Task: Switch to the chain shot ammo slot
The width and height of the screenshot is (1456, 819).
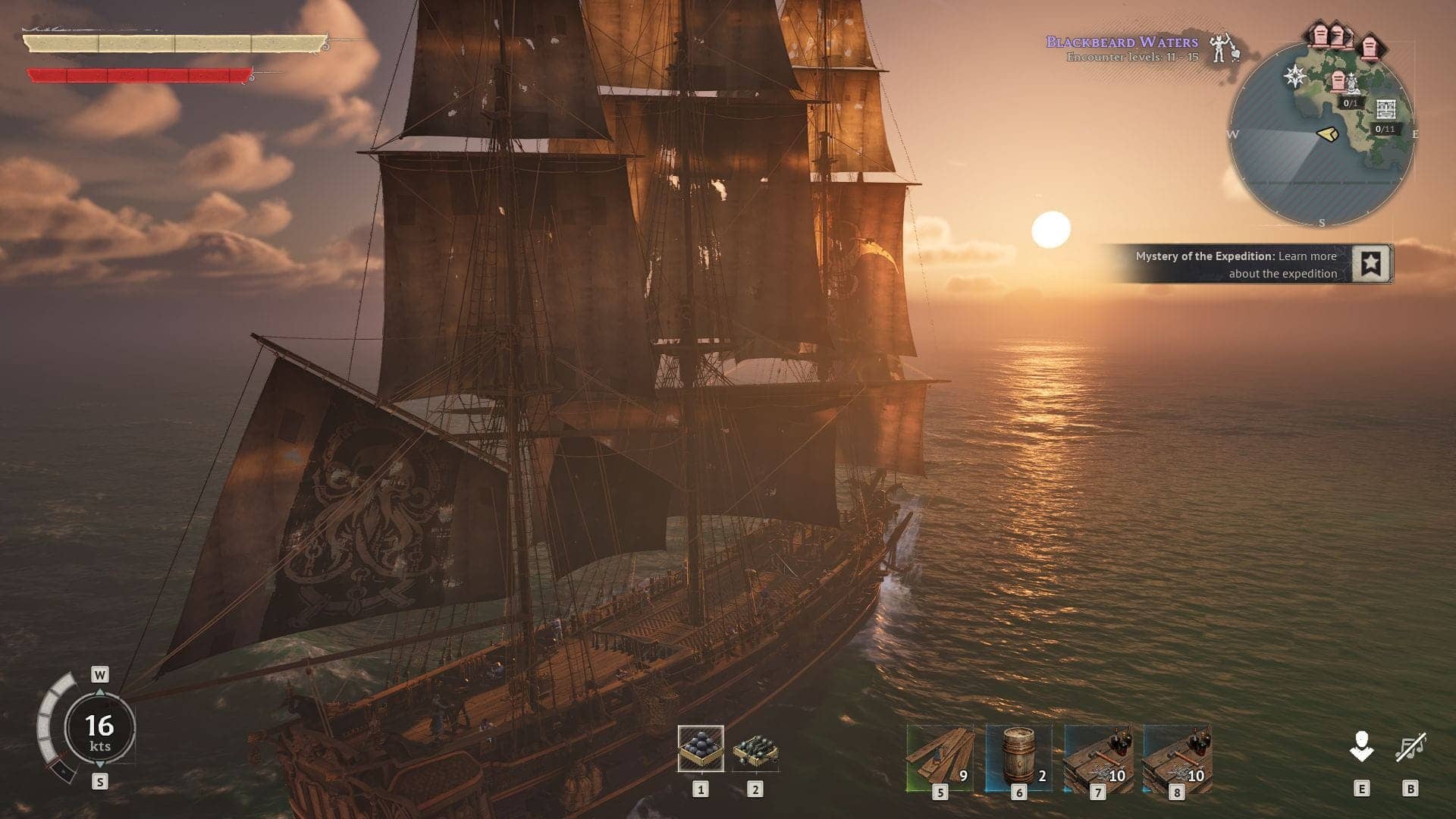Action: click(x=755, y=750)
